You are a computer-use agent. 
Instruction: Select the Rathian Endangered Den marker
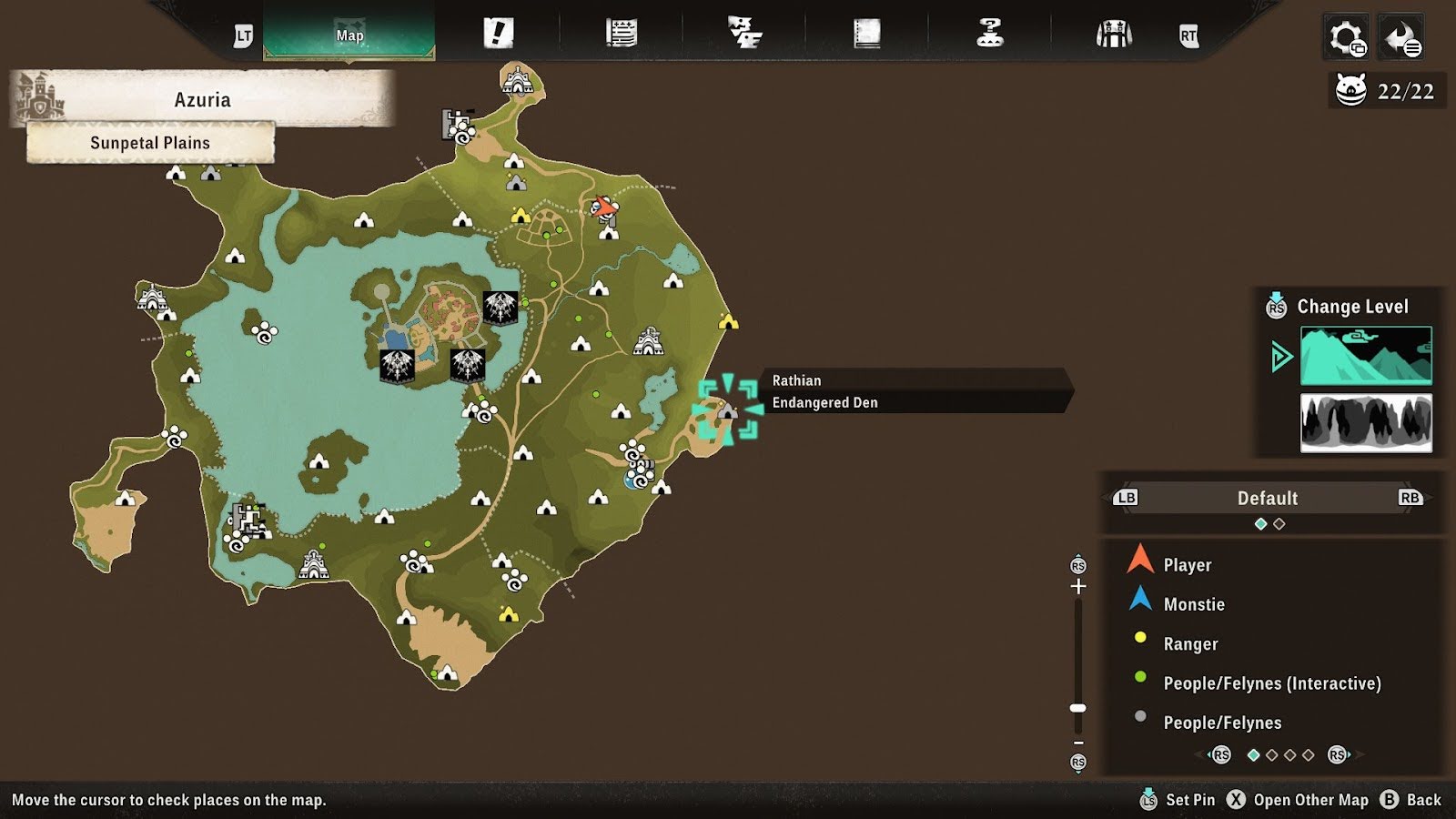point(727,410)
